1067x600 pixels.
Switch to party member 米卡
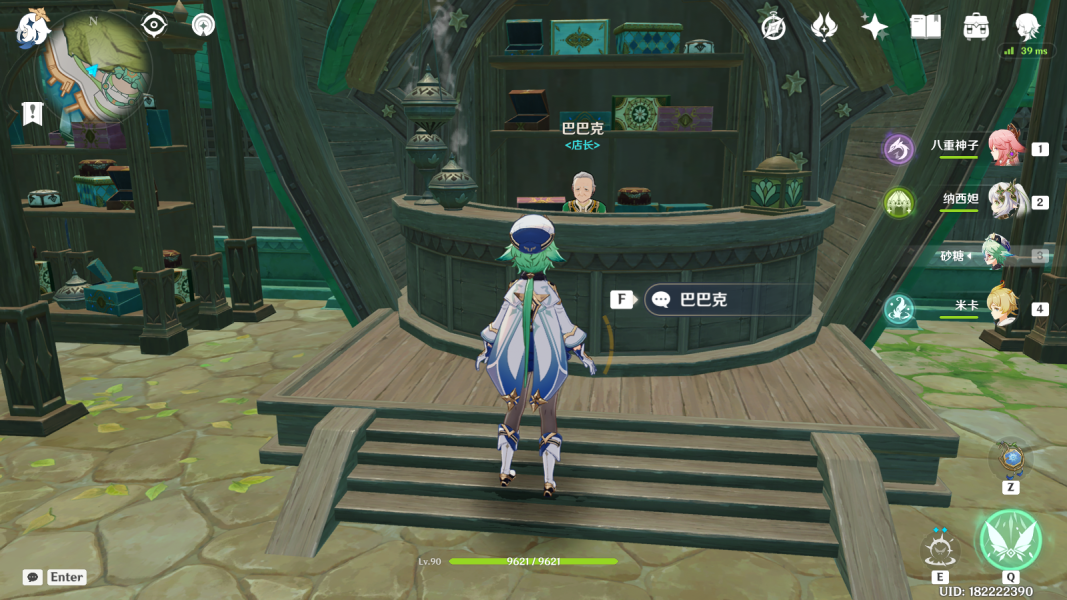click(x=1004, y=308)
